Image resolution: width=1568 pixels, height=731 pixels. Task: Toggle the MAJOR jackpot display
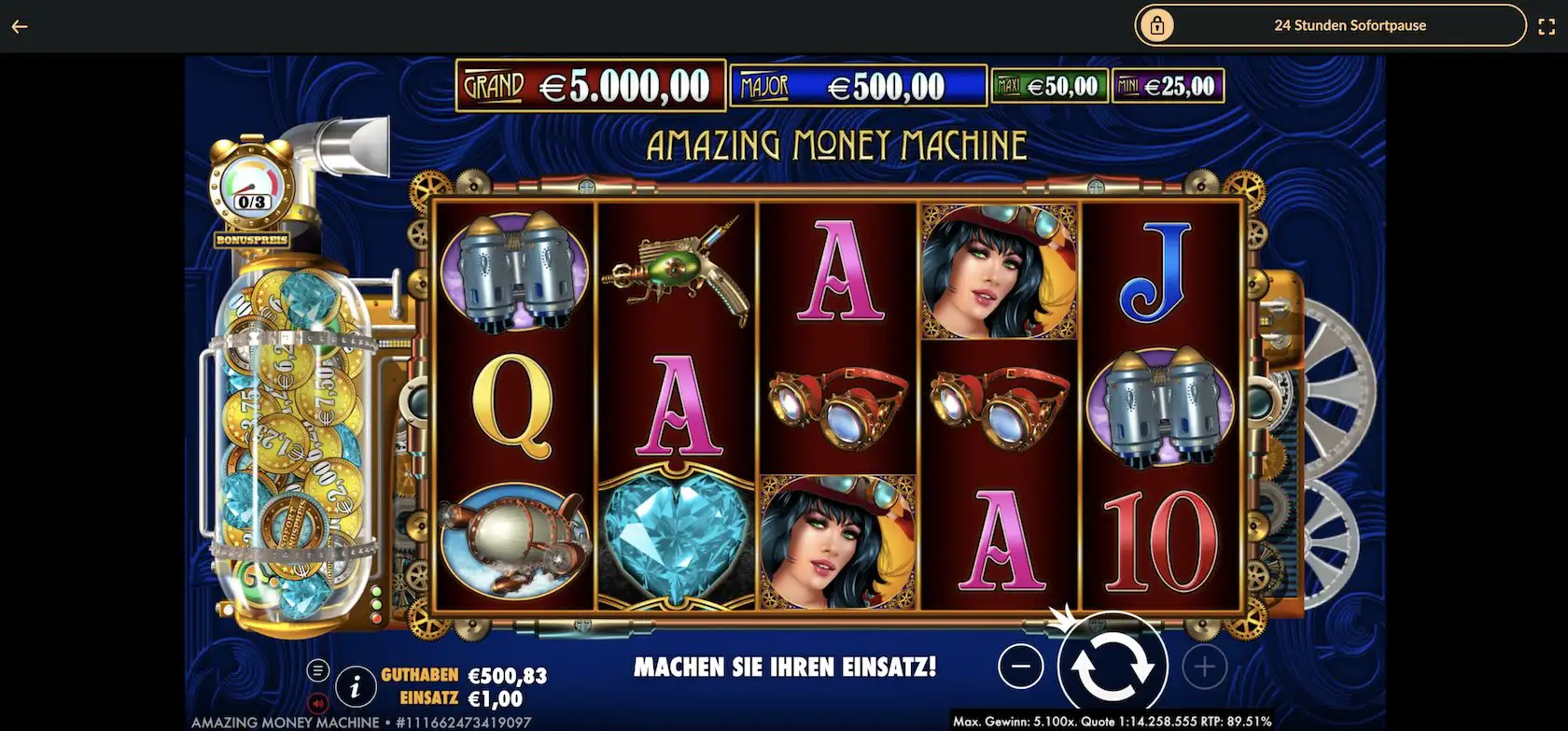tap(857, 86)
